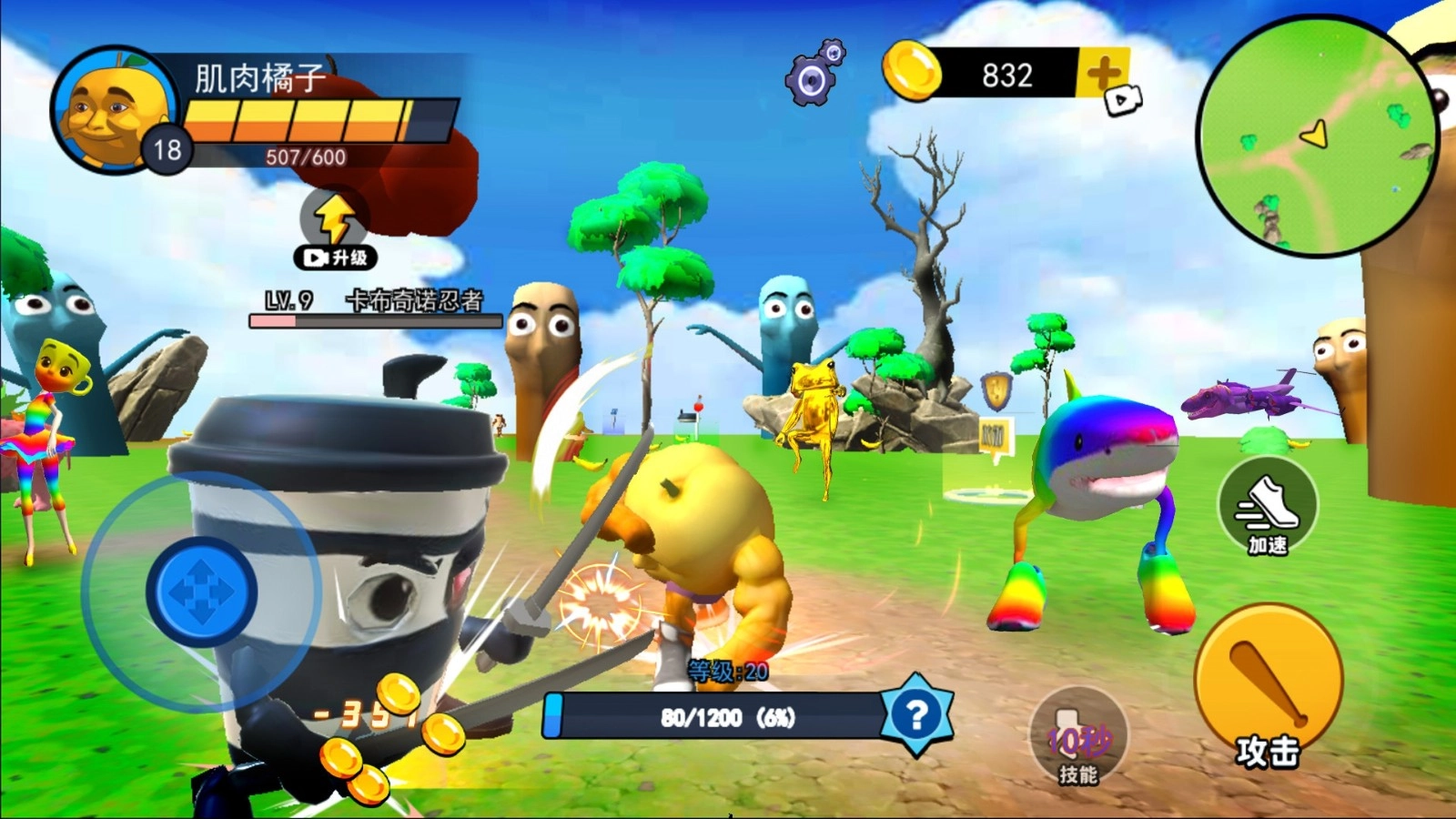This screenshot has width=1456, height=819.
Task: Open the circular minimap
Action: click(x=1317, y=136)
